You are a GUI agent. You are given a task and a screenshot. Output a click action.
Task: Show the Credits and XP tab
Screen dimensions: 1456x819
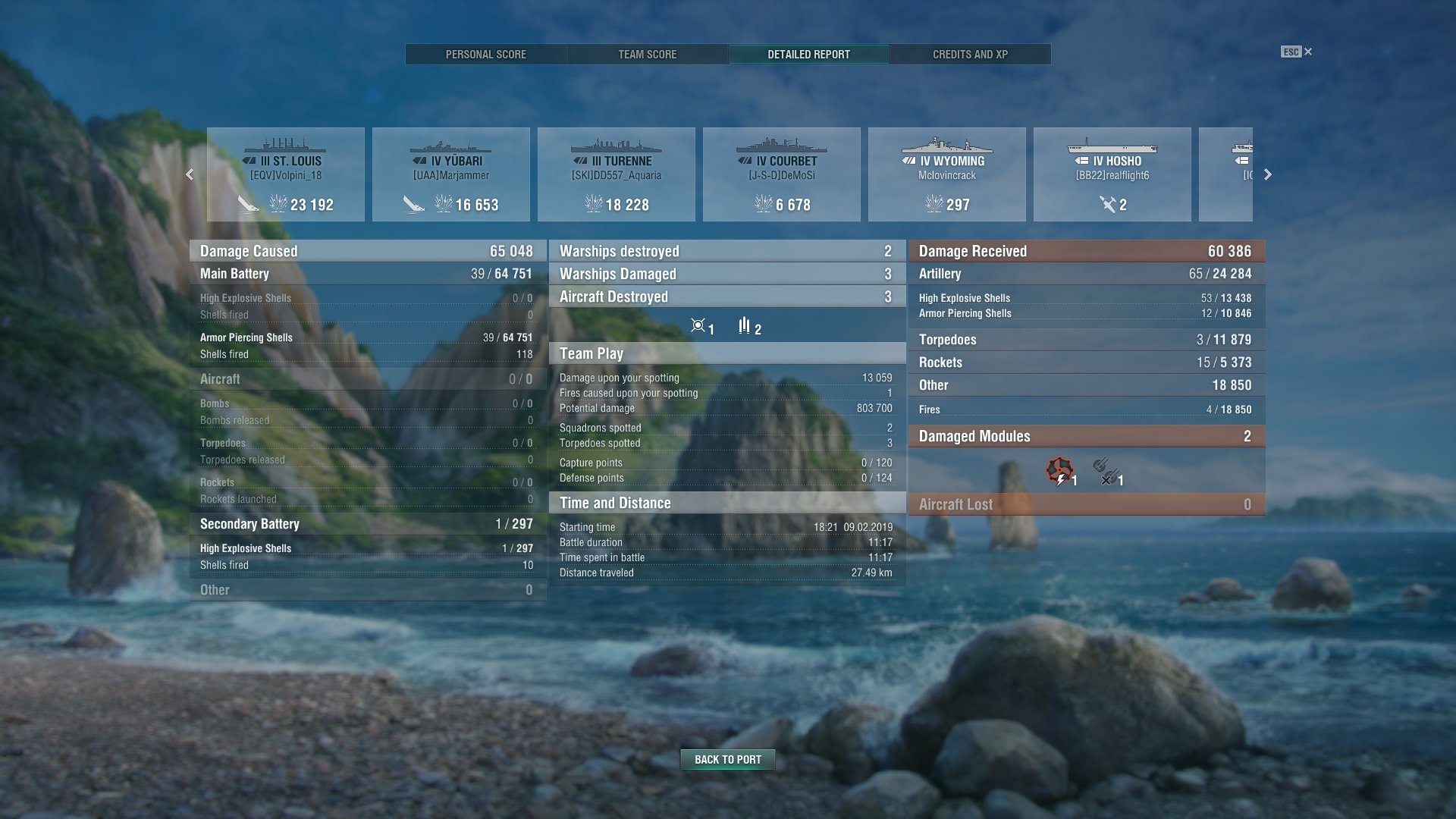[x=970, y=55]
